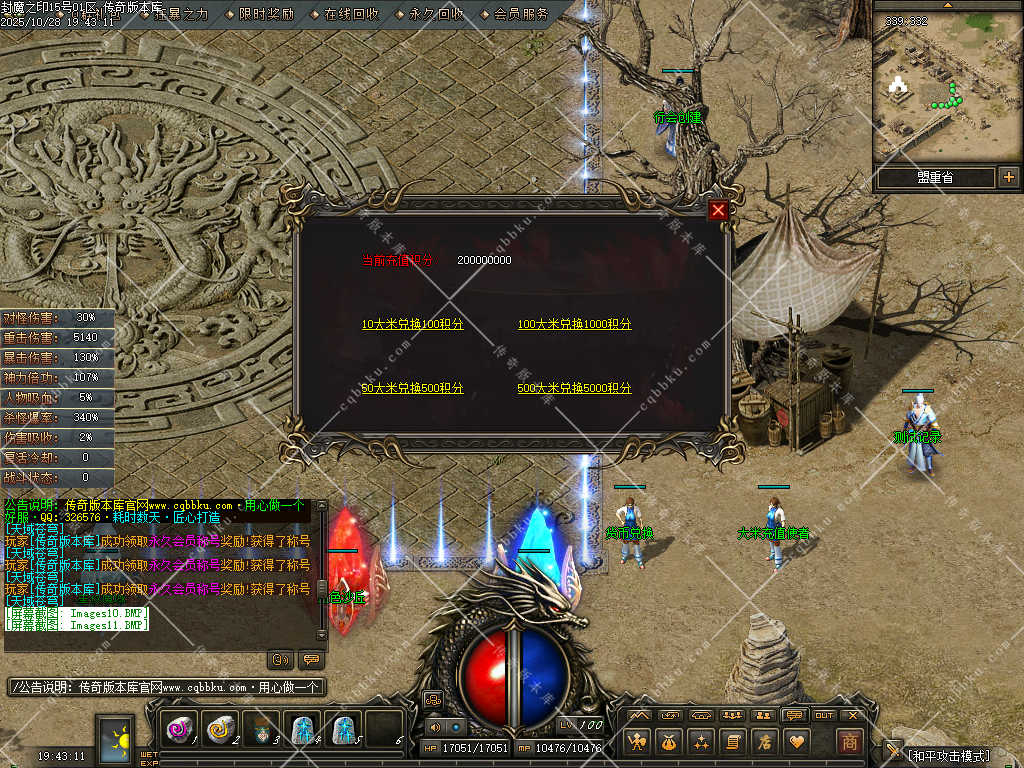1024x768 pixels.
Task: Close the points exchange dialog
Action: (x=718, y=210)
